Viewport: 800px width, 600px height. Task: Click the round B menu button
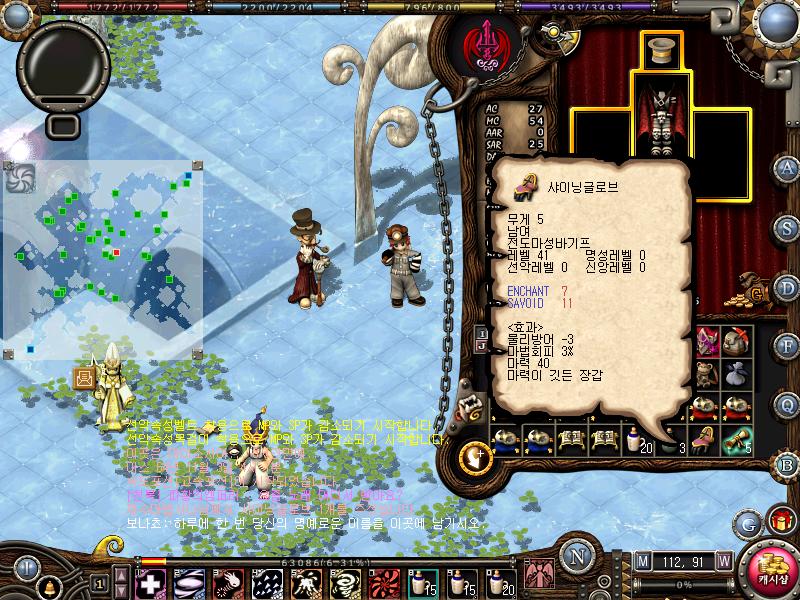(787, 464)
